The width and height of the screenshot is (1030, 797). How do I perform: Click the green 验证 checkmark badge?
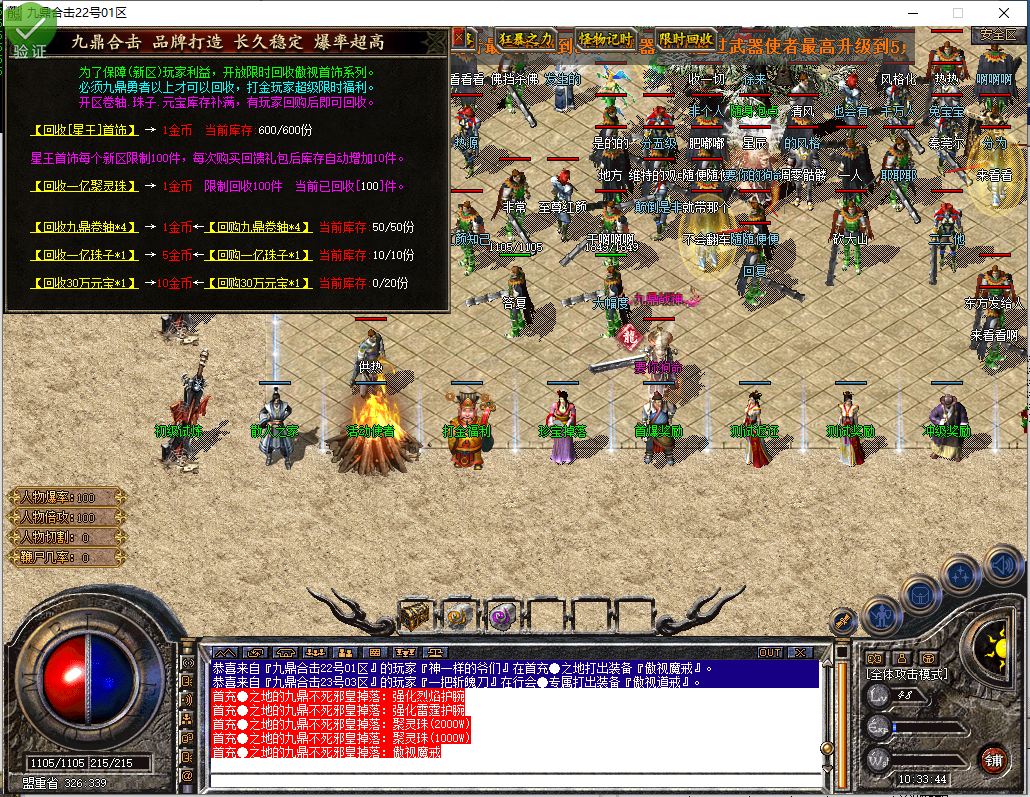click(27, 37)
